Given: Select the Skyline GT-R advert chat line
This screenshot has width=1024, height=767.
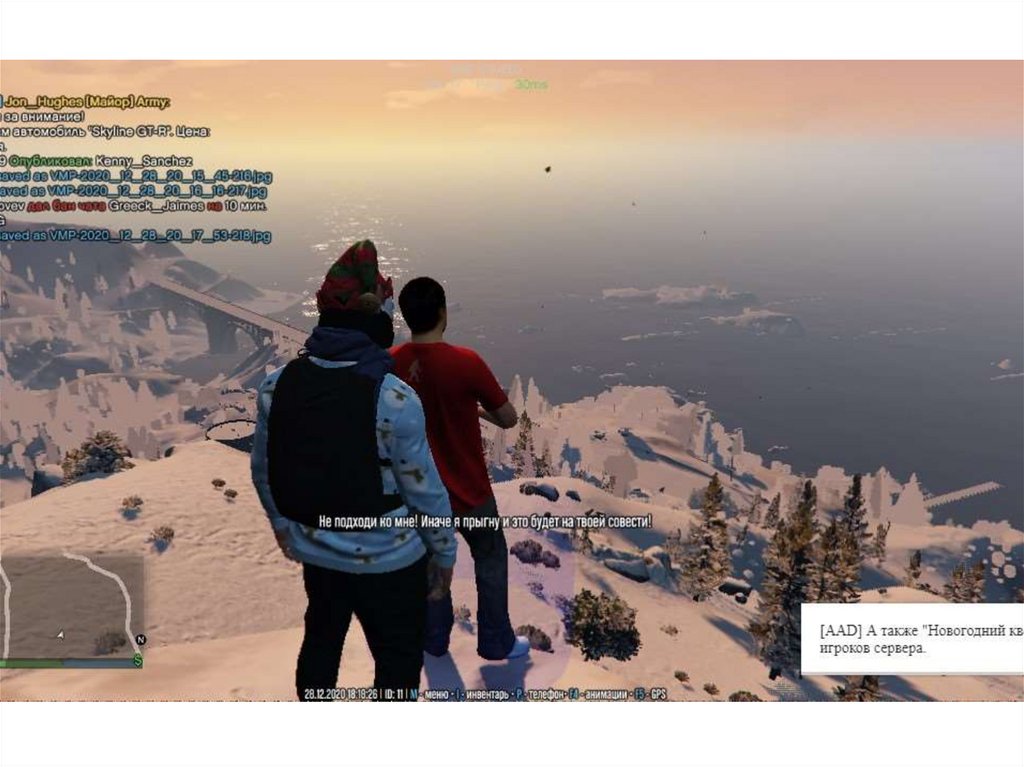Looking at the screenshot, I should pos(105,132).
